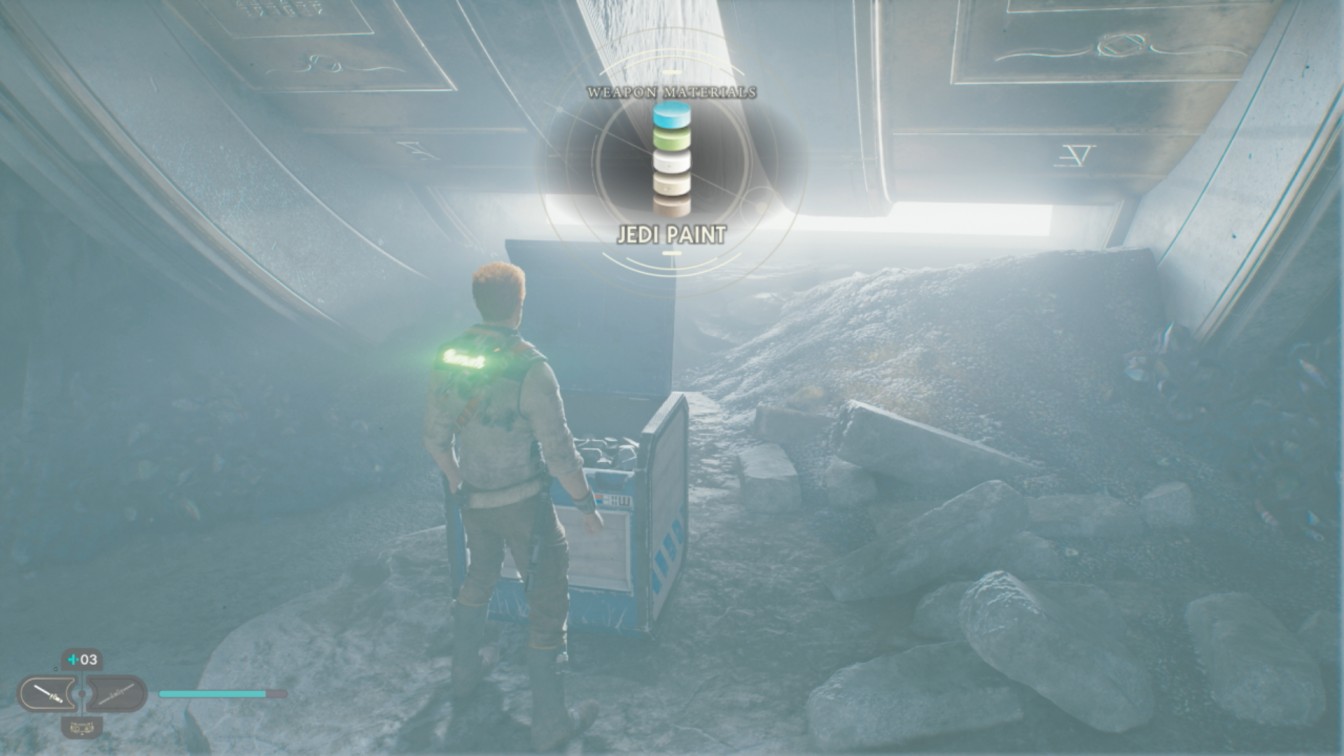
Task: Click the blue paint tin at the top
Action: click(x=671, y=116)
